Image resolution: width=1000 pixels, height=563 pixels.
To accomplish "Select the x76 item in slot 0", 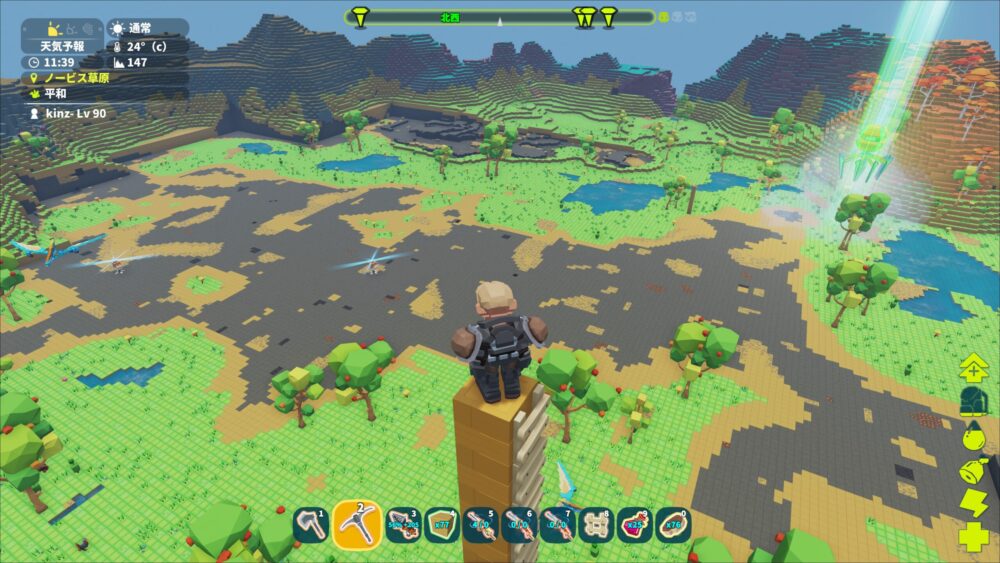I will click(x=674, y=525).
